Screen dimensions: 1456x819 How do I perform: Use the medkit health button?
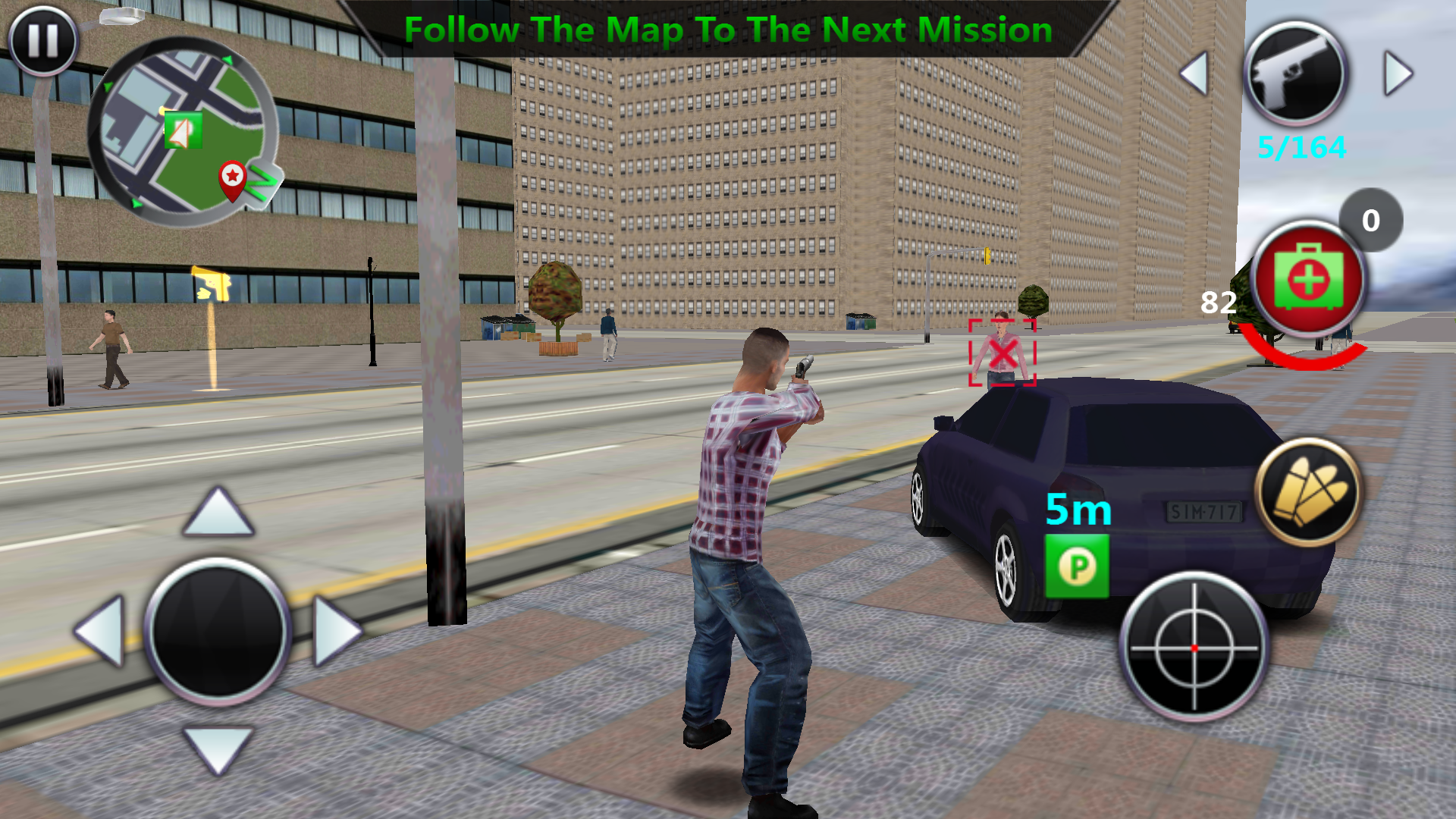(1308, 279)
